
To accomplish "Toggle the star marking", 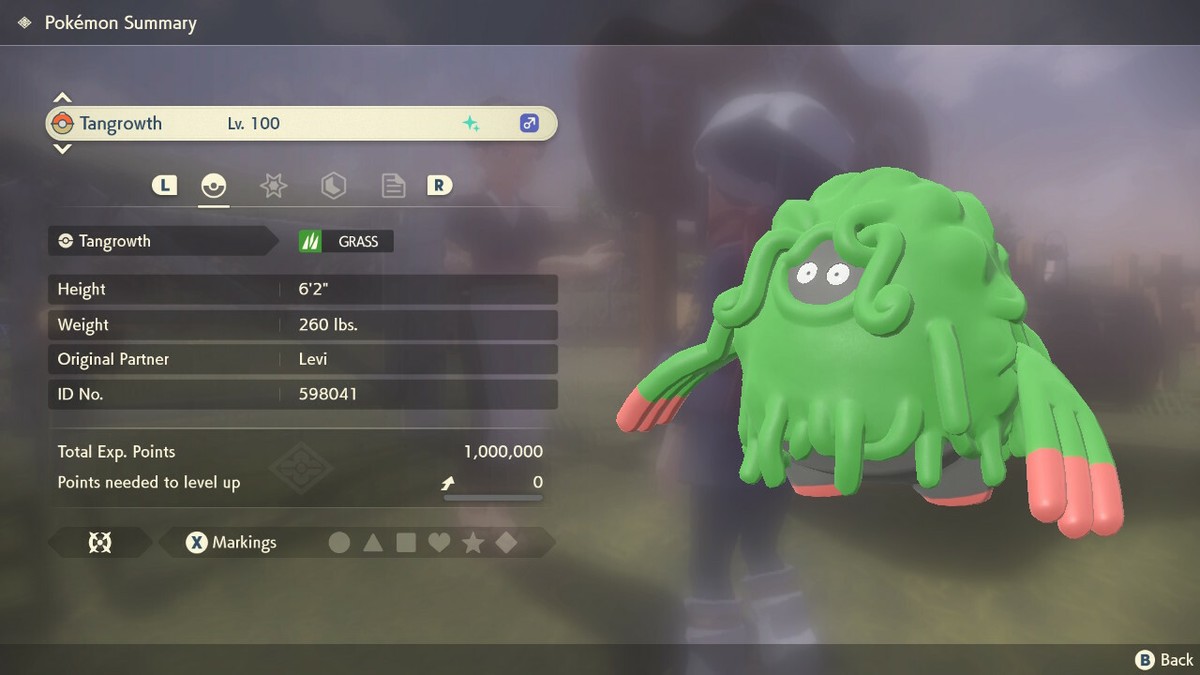I will click(473, 543).
